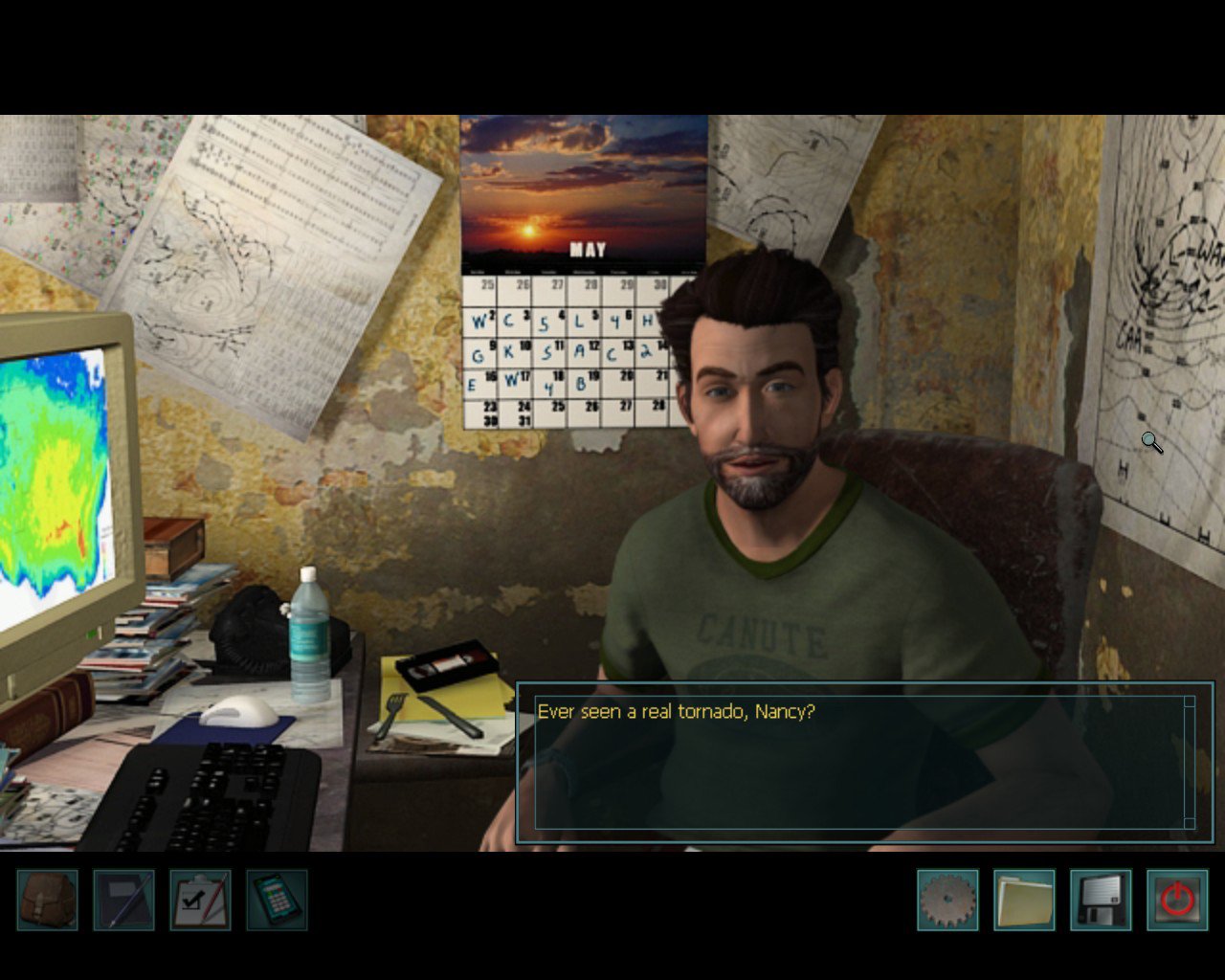Open the leather satchel inventory
The image size is (1225, 980).
48,900
